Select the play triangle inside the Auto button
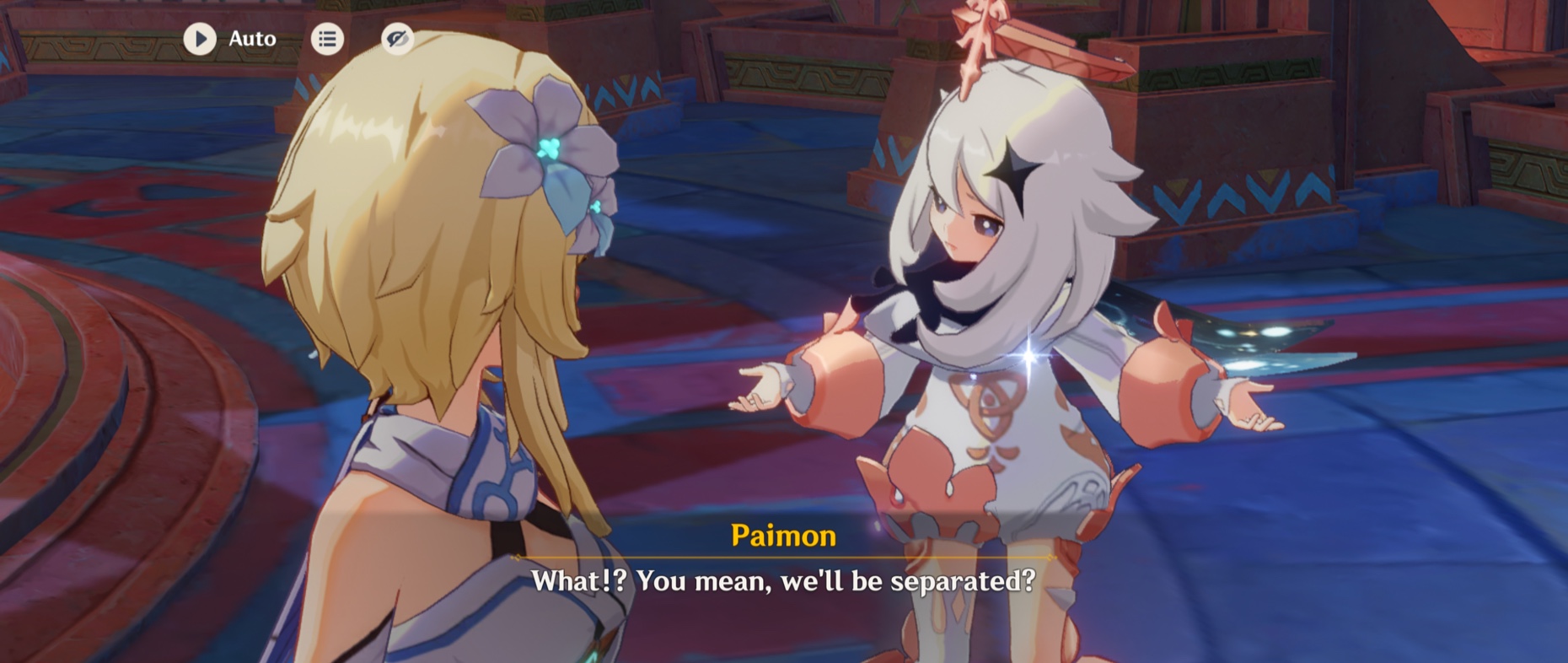Screen dimensions: 1568x663 (x=200, y=39)
